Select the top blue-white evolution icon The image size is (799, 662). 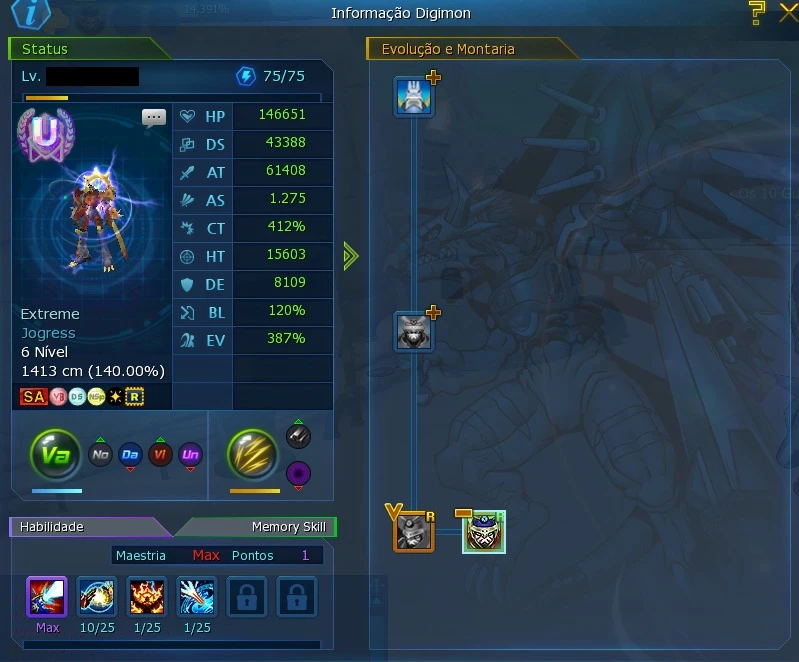(414, 97)
